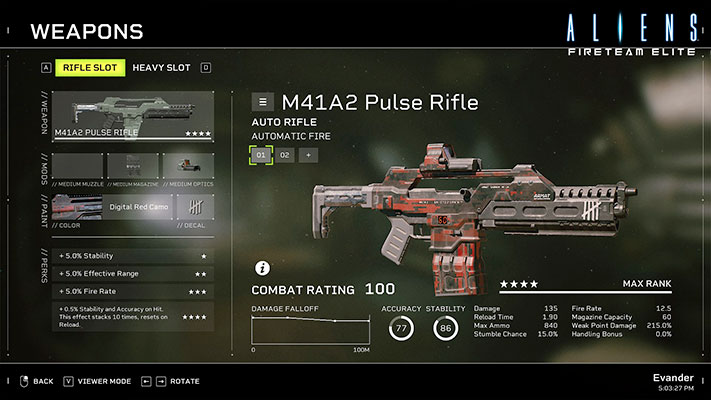Select loadout preset 02
The width and height of the screenshot is (711, 400).
(x=284, y=155)
